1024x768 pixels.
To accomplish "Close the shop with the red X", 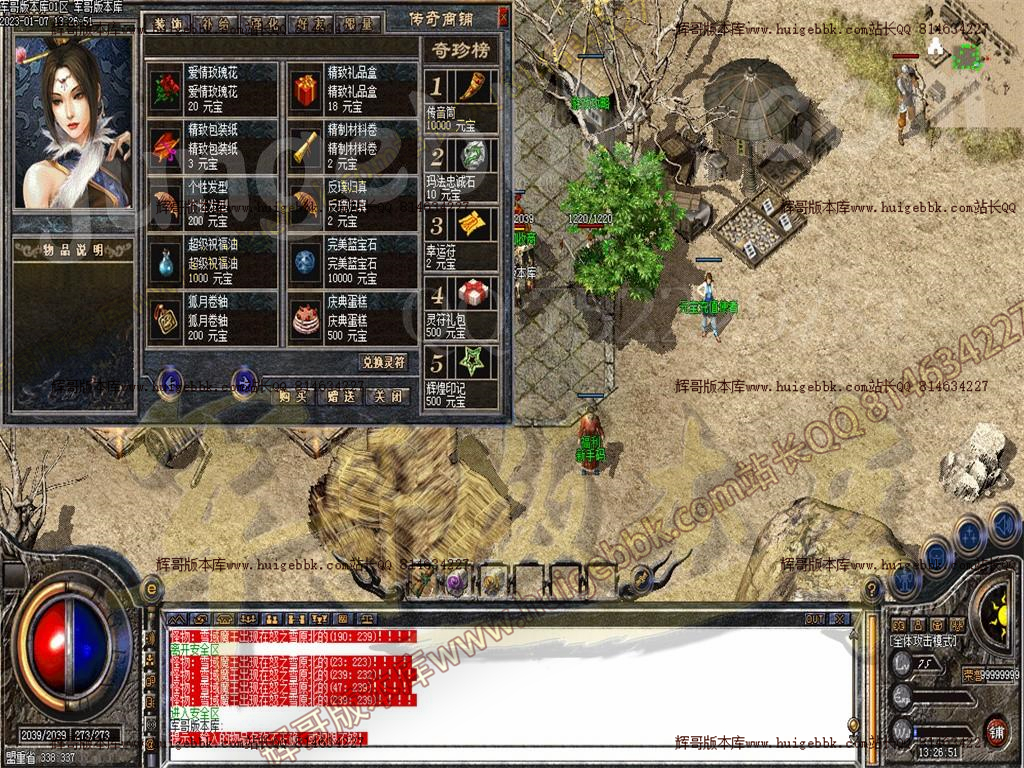I will click(x=503, y=17).
